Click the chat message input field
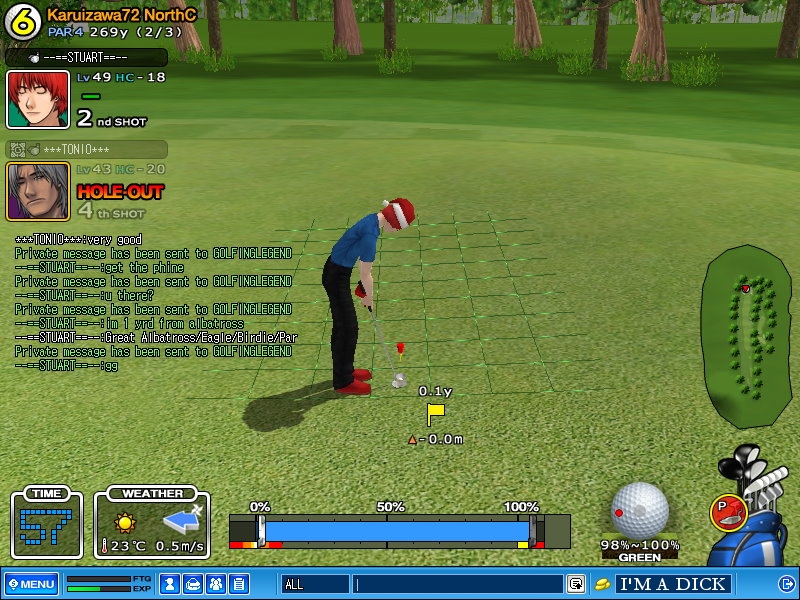 458,584
